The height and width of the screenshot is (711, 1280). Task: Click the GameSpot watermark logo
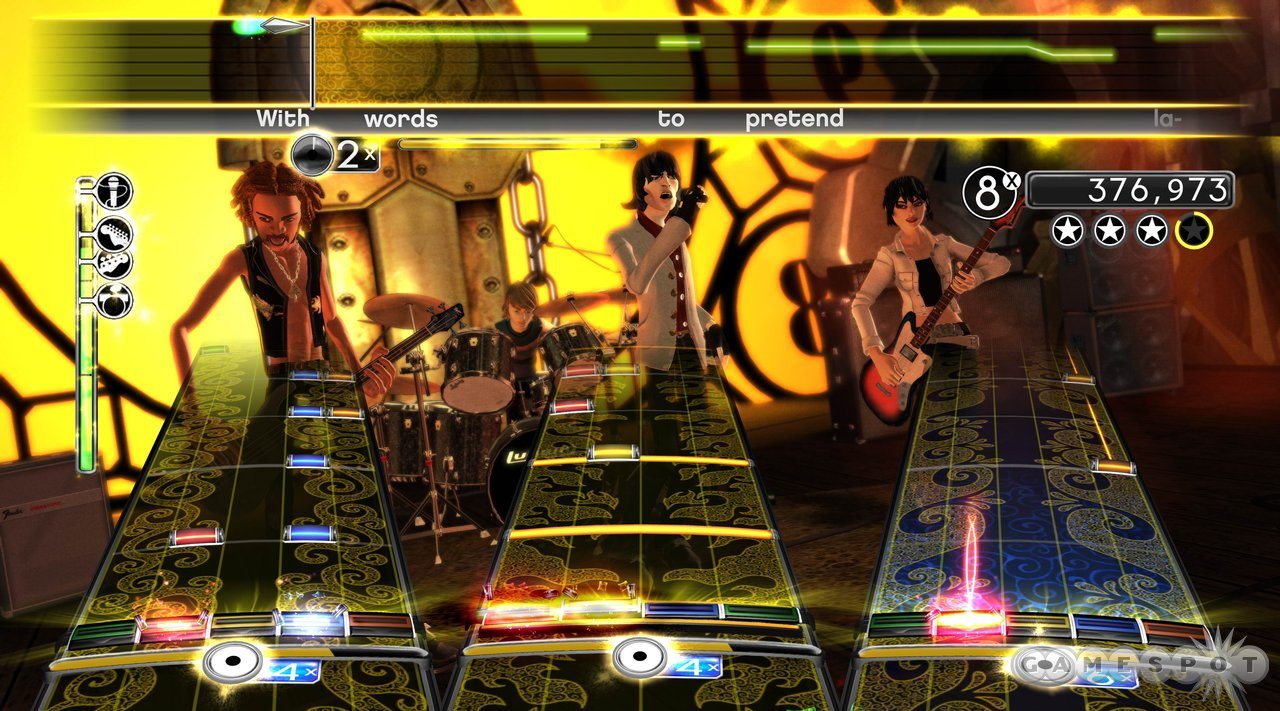(x=1141, y=663)
